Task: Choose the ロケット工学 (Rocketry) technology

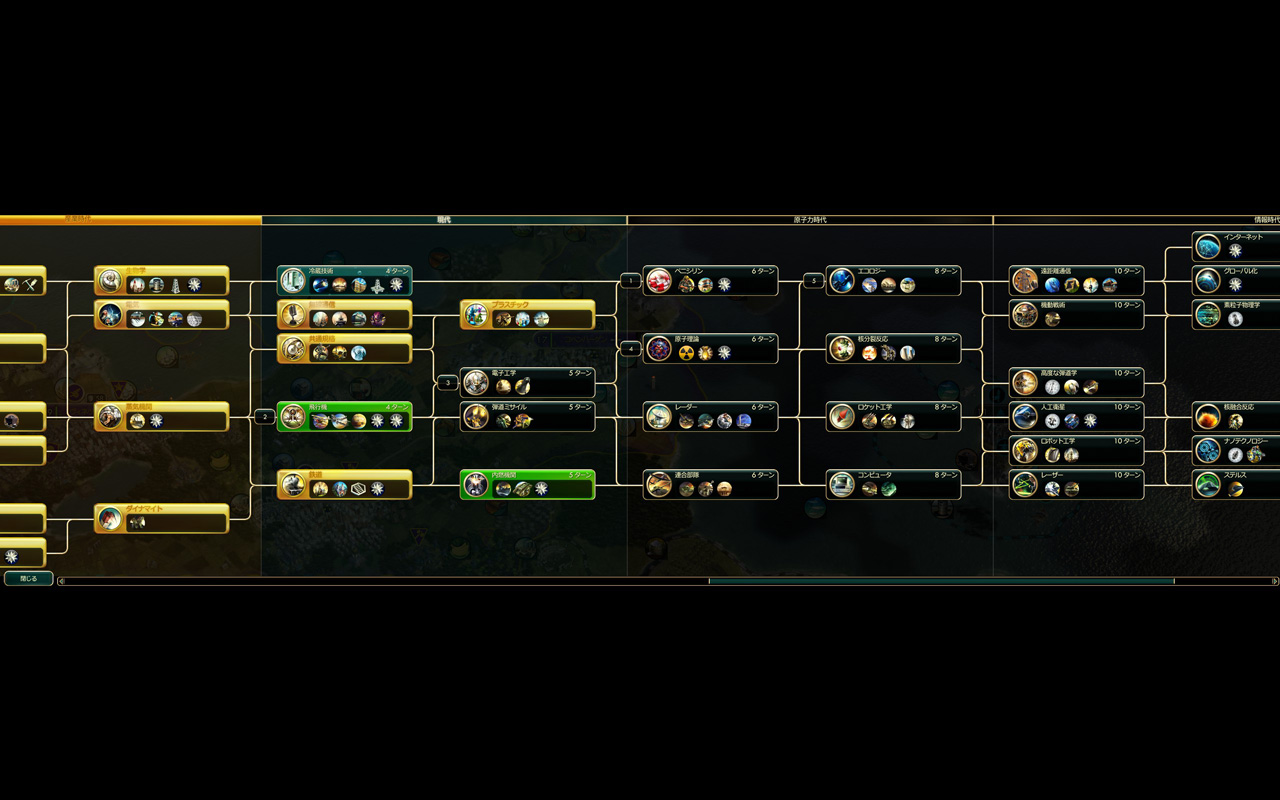Action: pyautogui.click(x=893, y=416)
